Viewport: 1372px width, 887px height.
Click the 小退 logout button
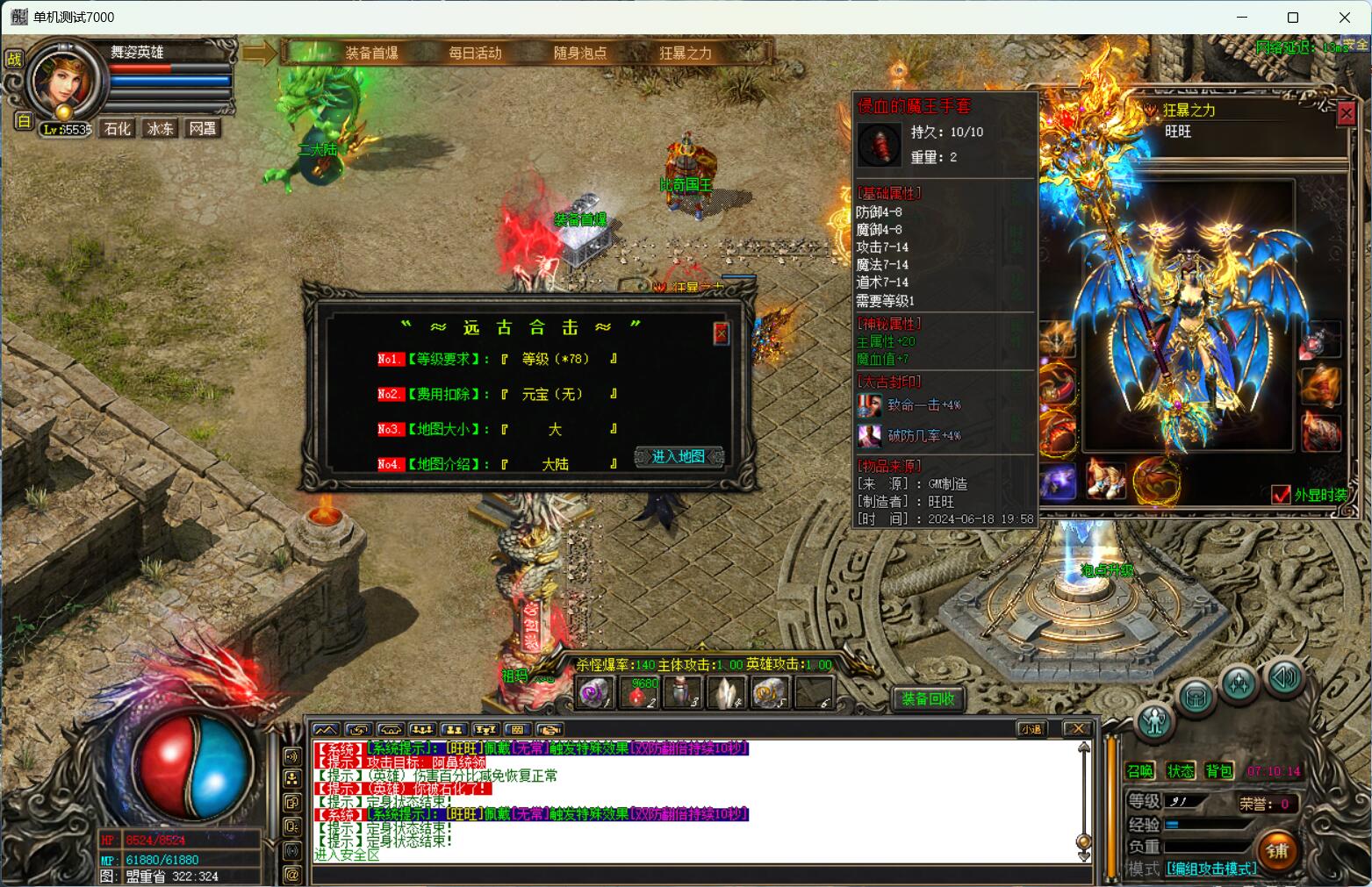pos(1032,729)
